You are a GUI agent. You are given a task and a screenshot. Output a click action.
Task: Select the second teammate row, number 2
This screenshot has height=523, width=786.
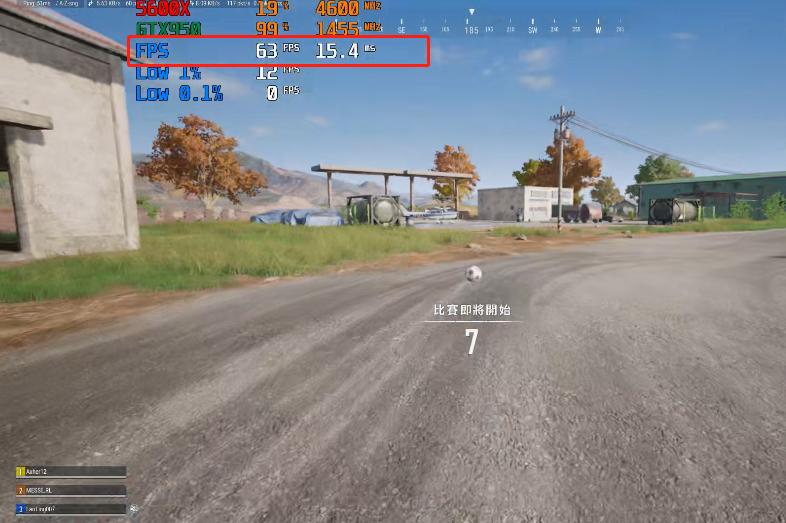pyautogui.click(x=70, y=490)
